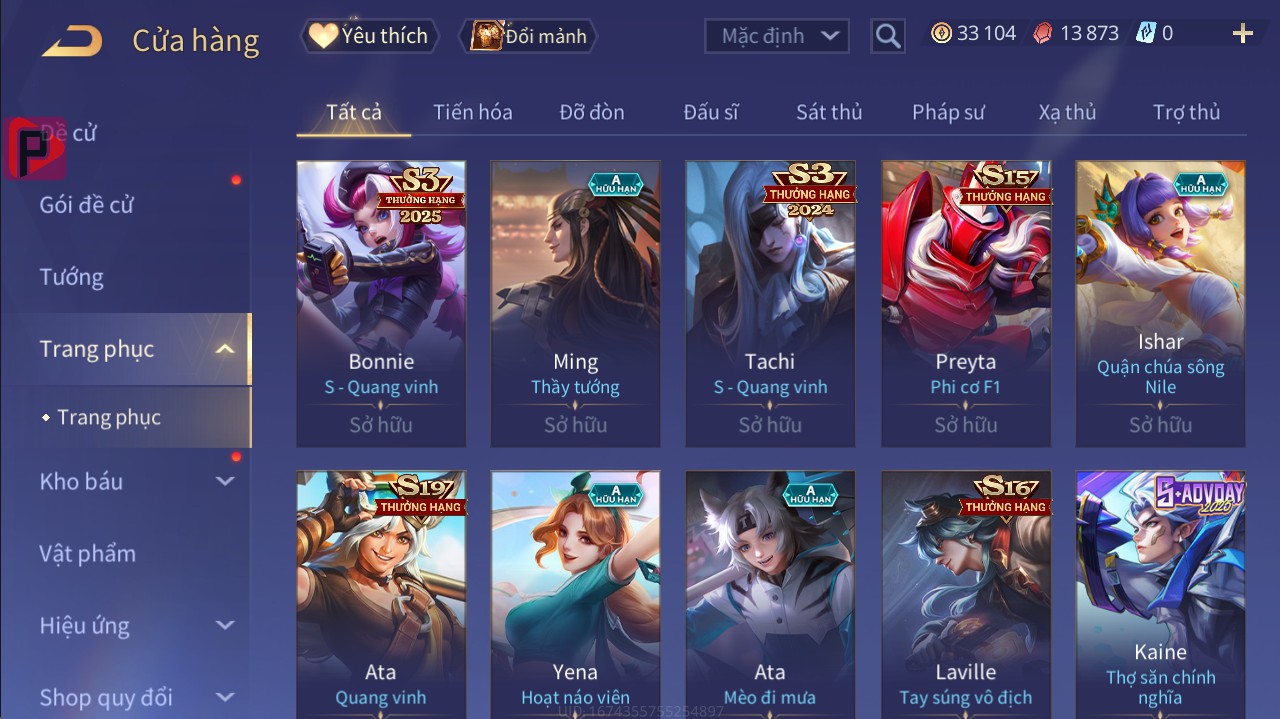Image resolution: width=1280 pixels, height=719 pixels.
Task: Open the Mặc định sort dropdown
Action: (x=777, y=36)
